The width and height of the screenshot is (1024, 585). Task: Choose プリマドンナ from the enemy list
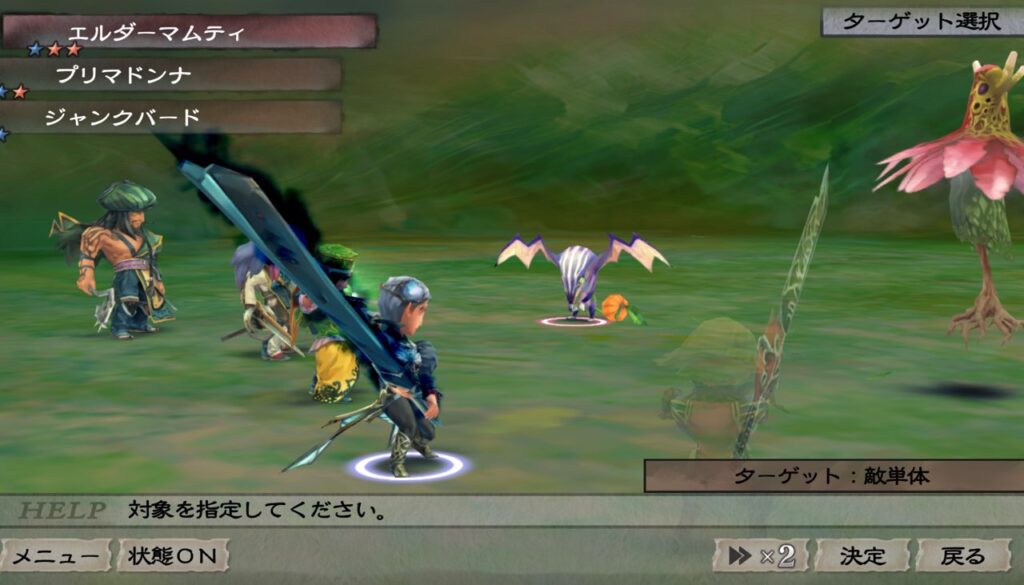(x=170, y=75)
